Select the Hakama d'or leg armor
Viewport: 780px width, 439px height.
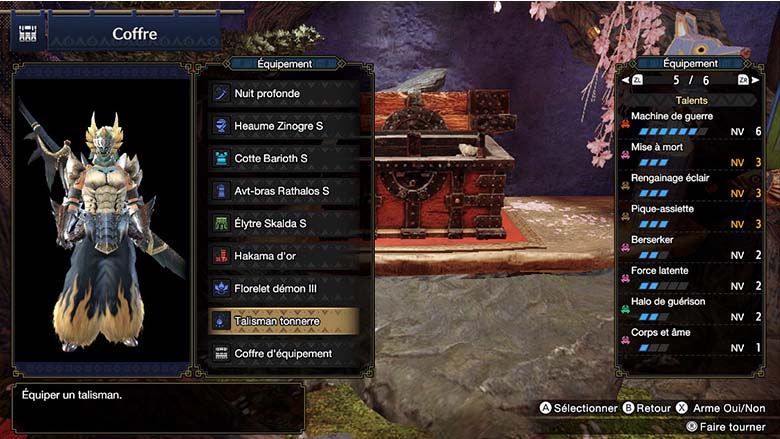pyautogui.click(x=284, y=256)
